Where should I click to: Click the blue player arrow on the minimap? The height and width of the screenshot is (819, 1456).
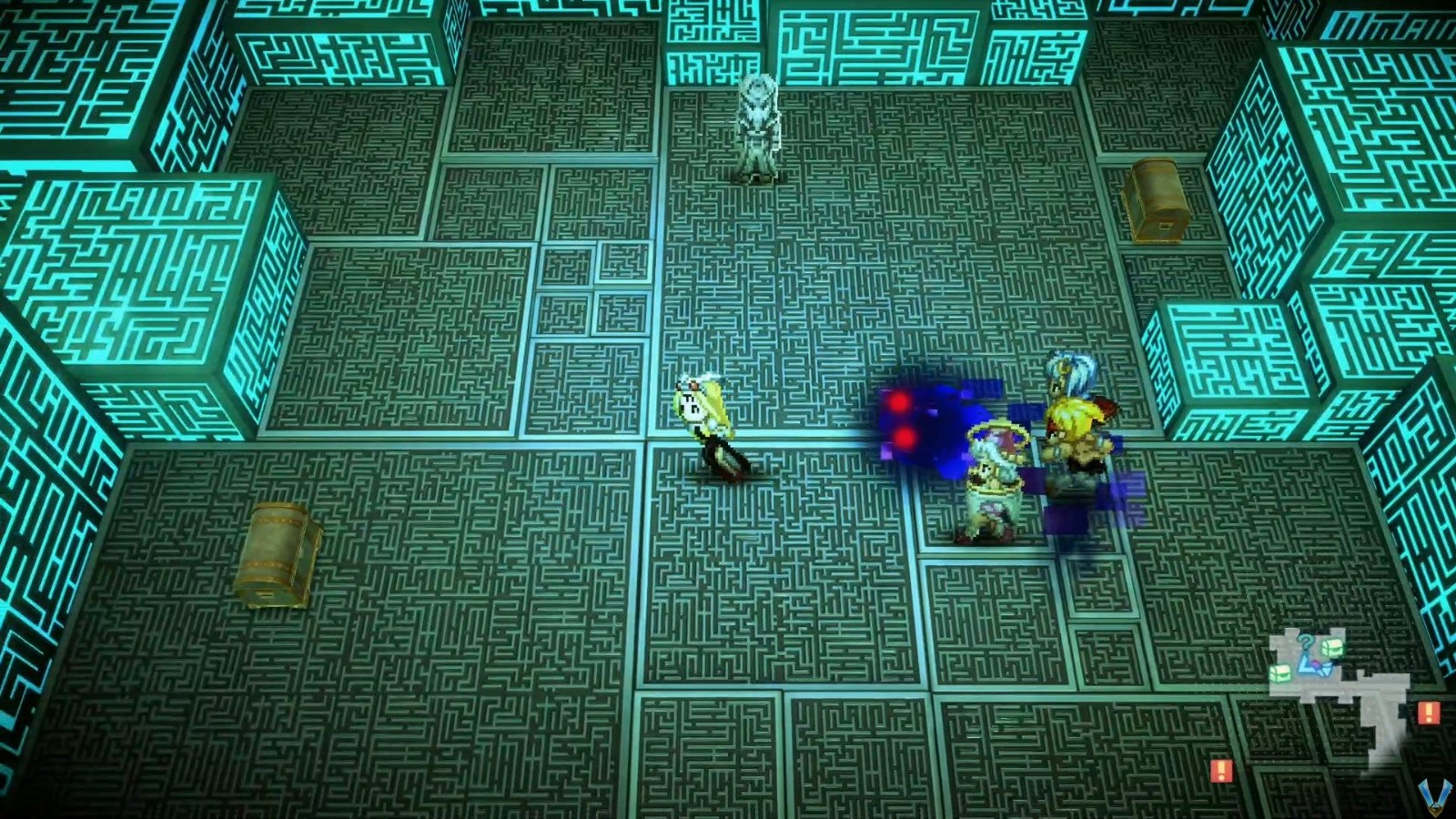pos(1310,668)
